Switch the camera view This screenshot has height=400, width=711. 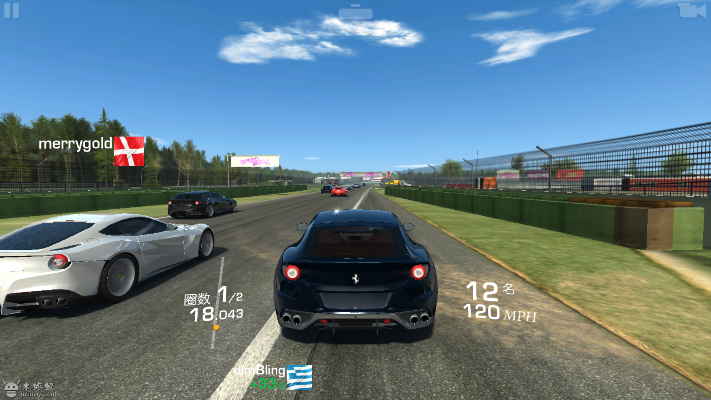(689, 10)
